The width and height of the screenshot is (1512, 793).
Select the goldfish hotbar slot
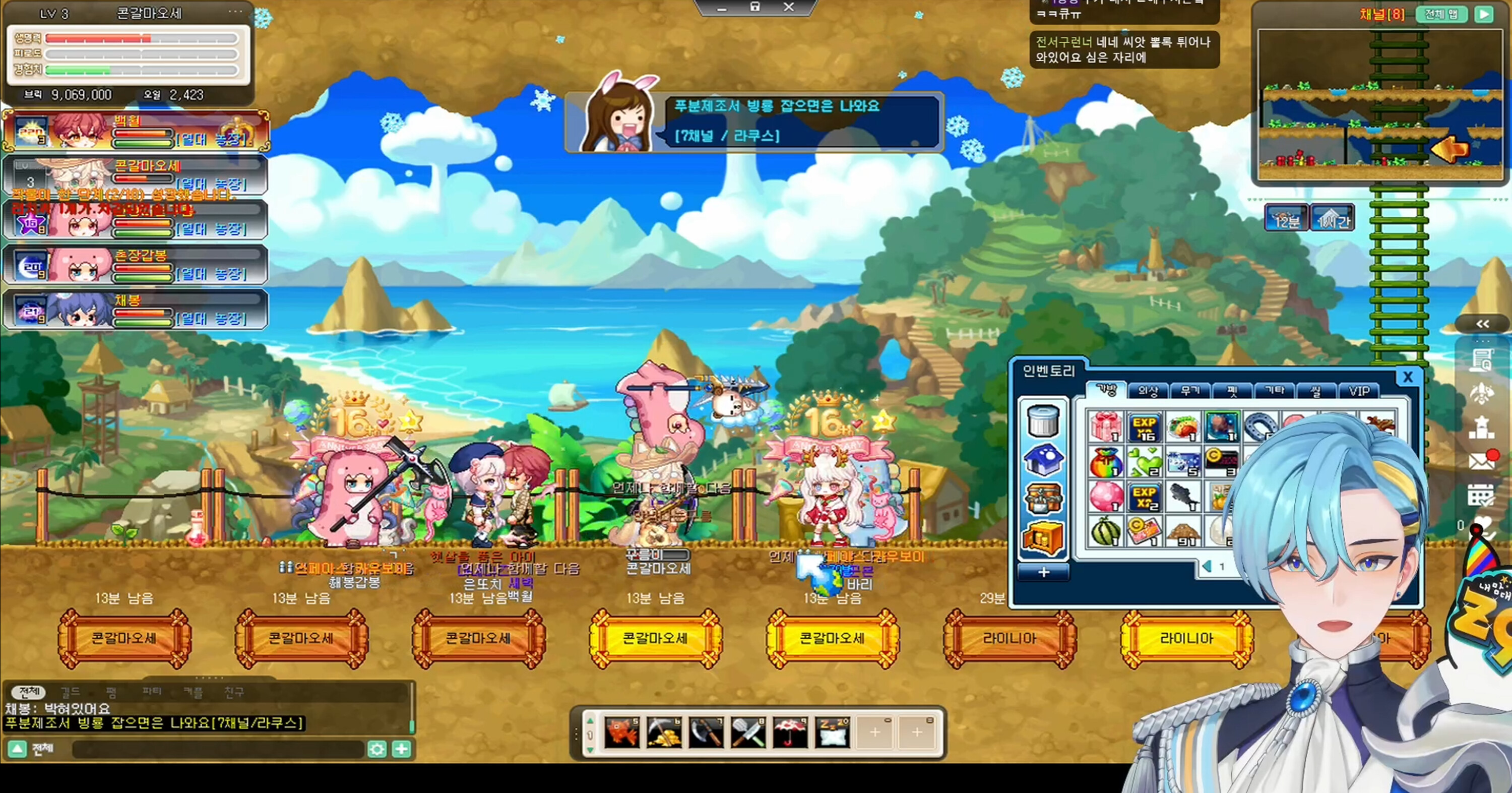pyautogui.click(x=621, y=733)
